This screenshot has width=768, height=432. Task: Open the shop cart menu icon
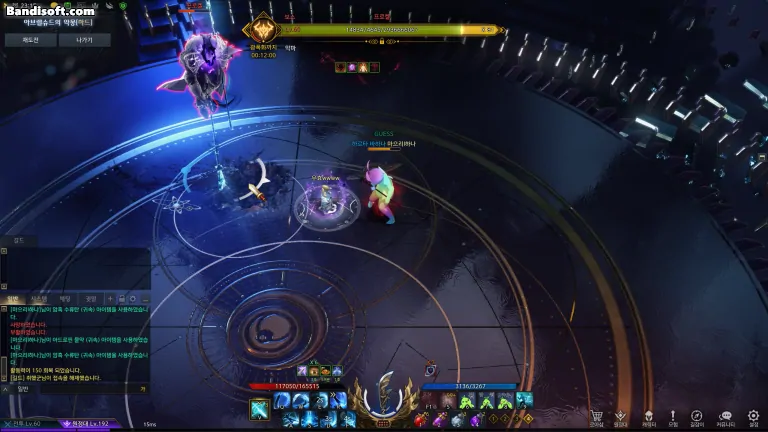pyautogui.click(x=597, y=415)
